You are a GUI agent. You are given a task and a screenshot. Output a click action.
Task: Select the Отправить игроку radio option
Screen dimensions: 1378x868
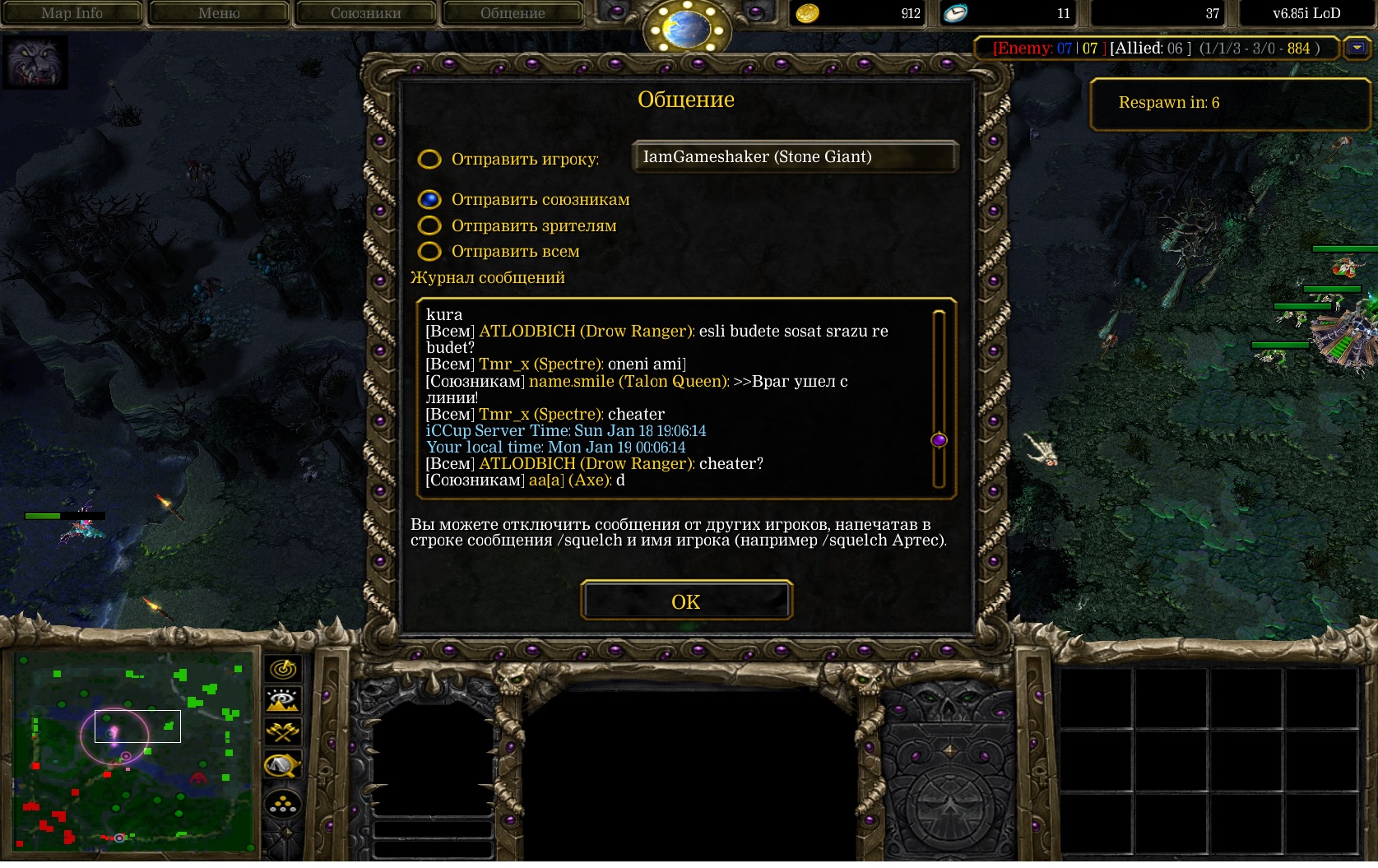(429, 159)
